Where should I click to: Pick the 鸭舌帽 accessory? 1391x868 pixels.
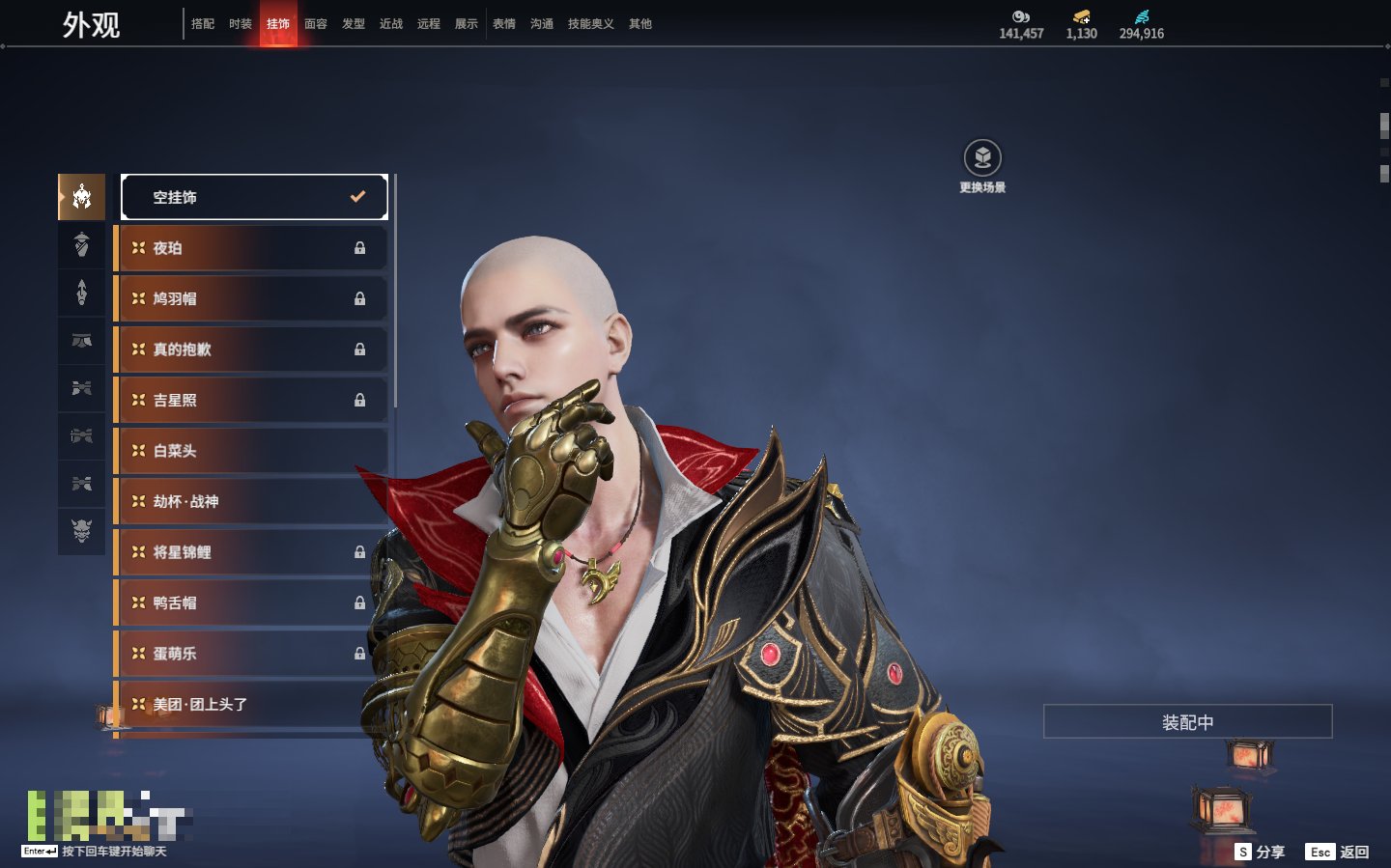[x=252, y=603]
